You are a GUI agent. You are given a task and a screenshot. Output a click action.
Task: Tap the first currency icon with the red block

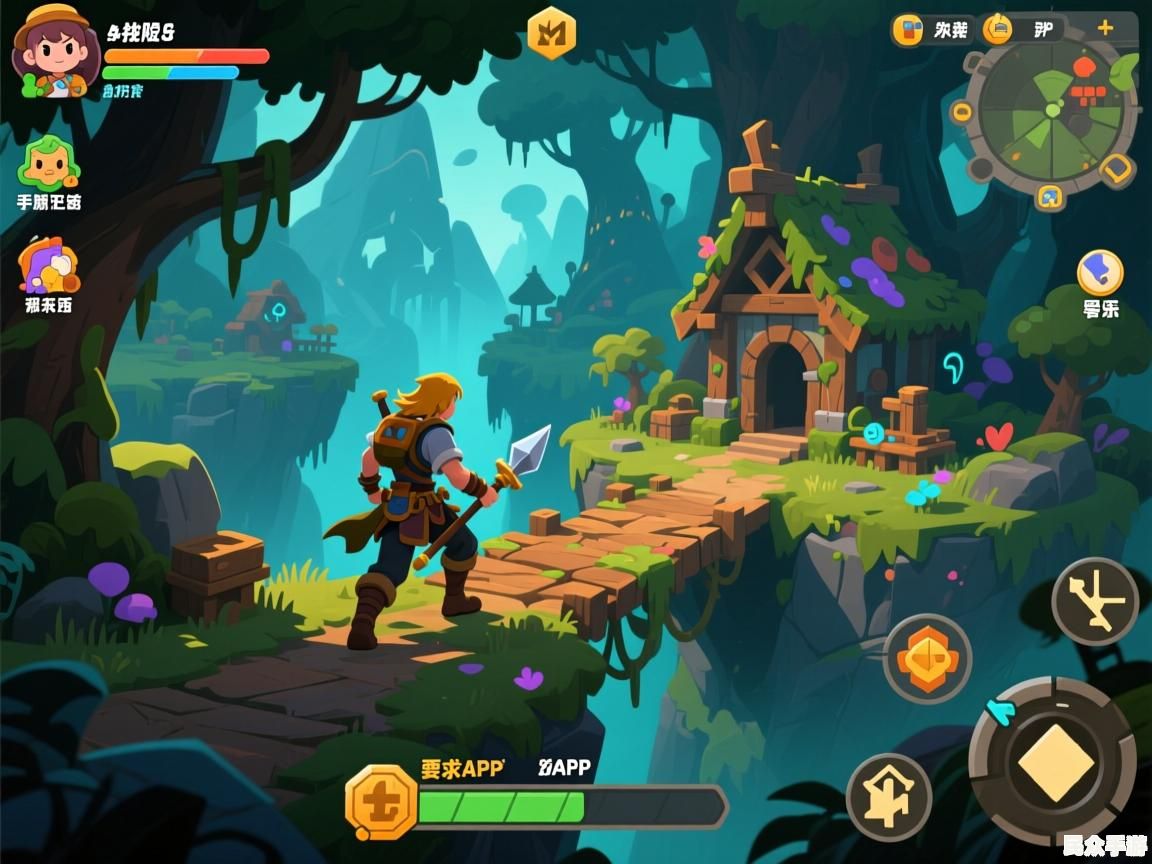point(908,30)
